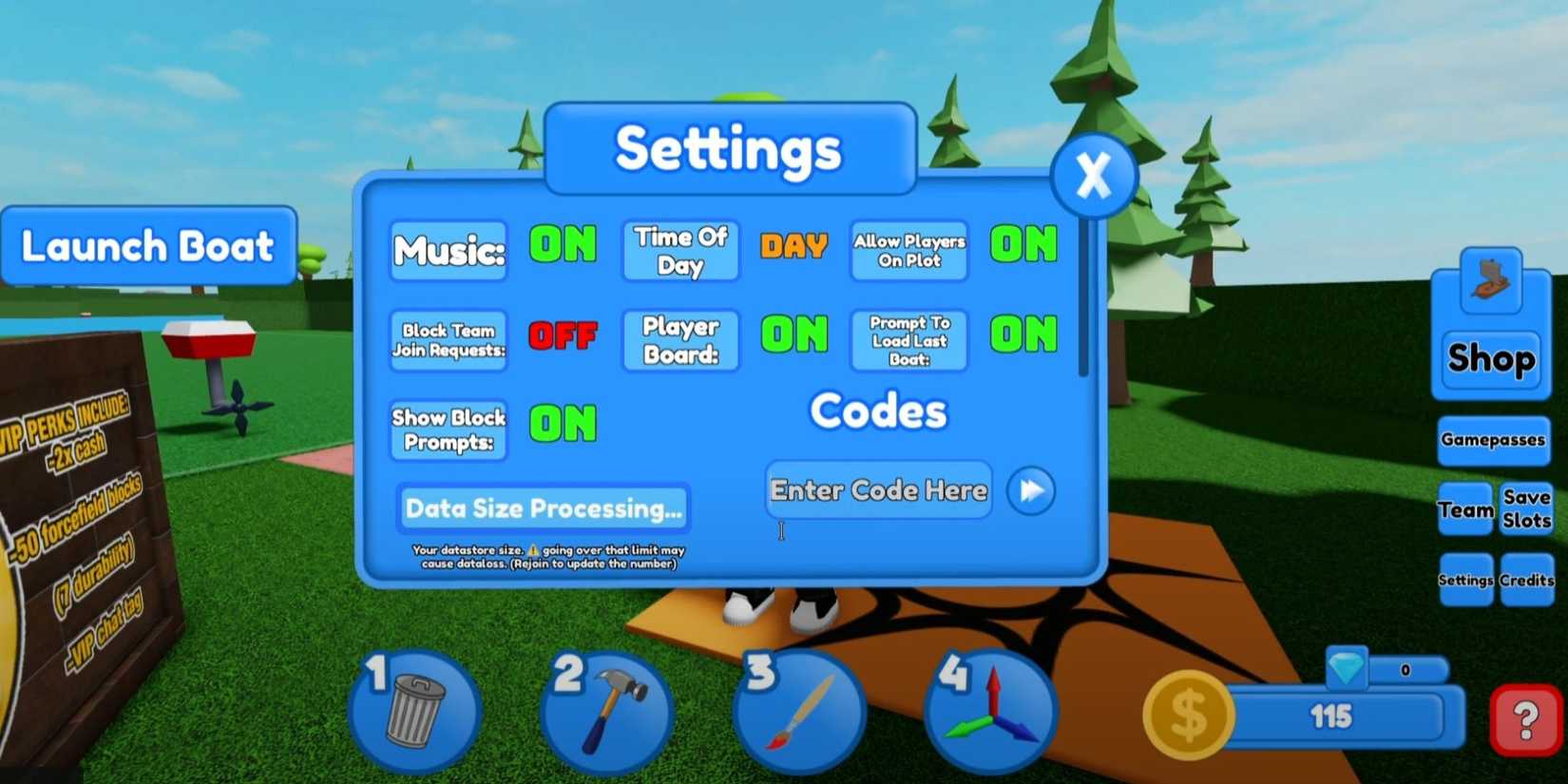Open the Gamepasses menu
The image size is (1568, 784).
[1492, 440]
